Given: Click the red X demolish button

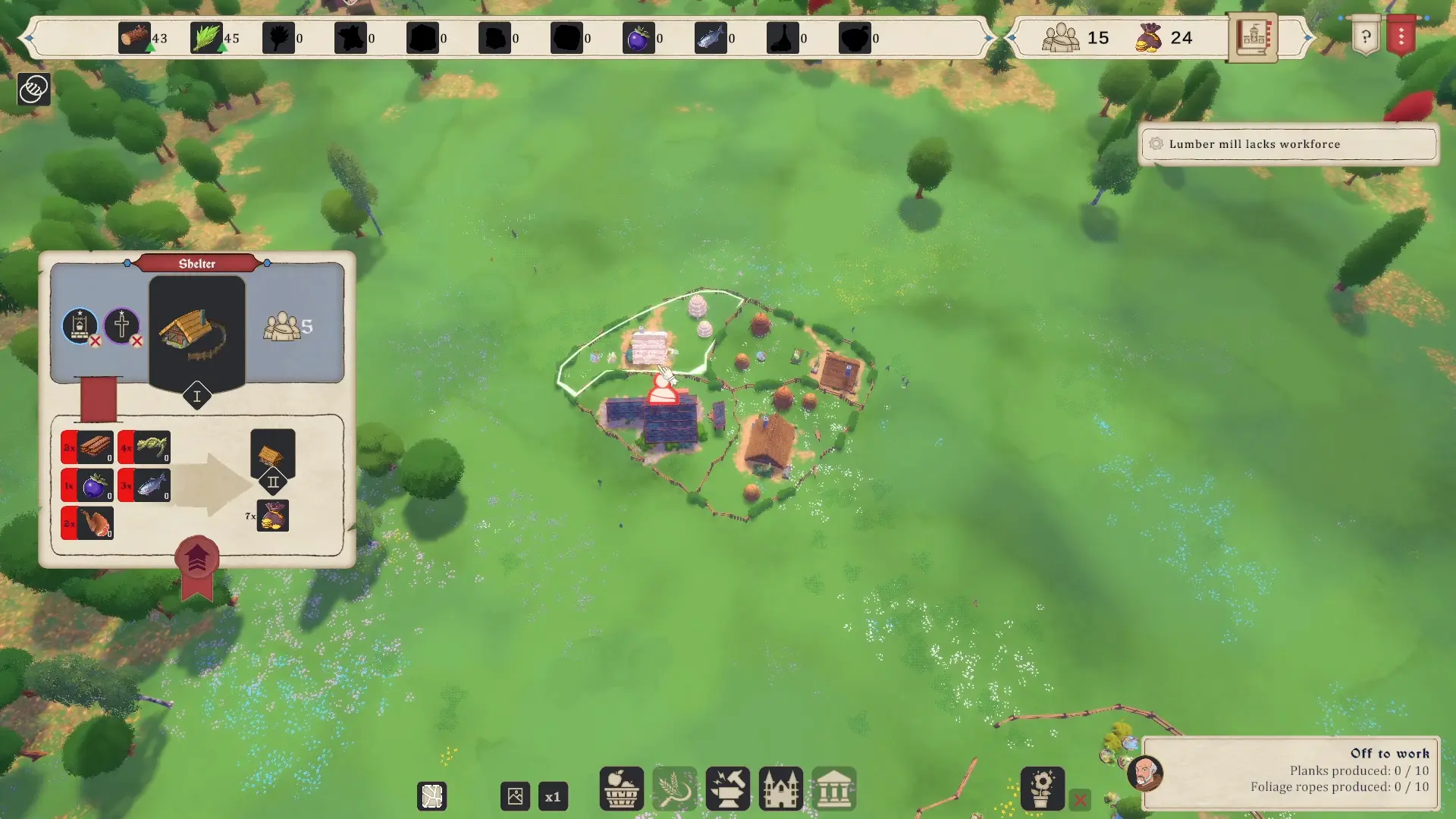Looking at the screenshot, I should (1080, 799).
